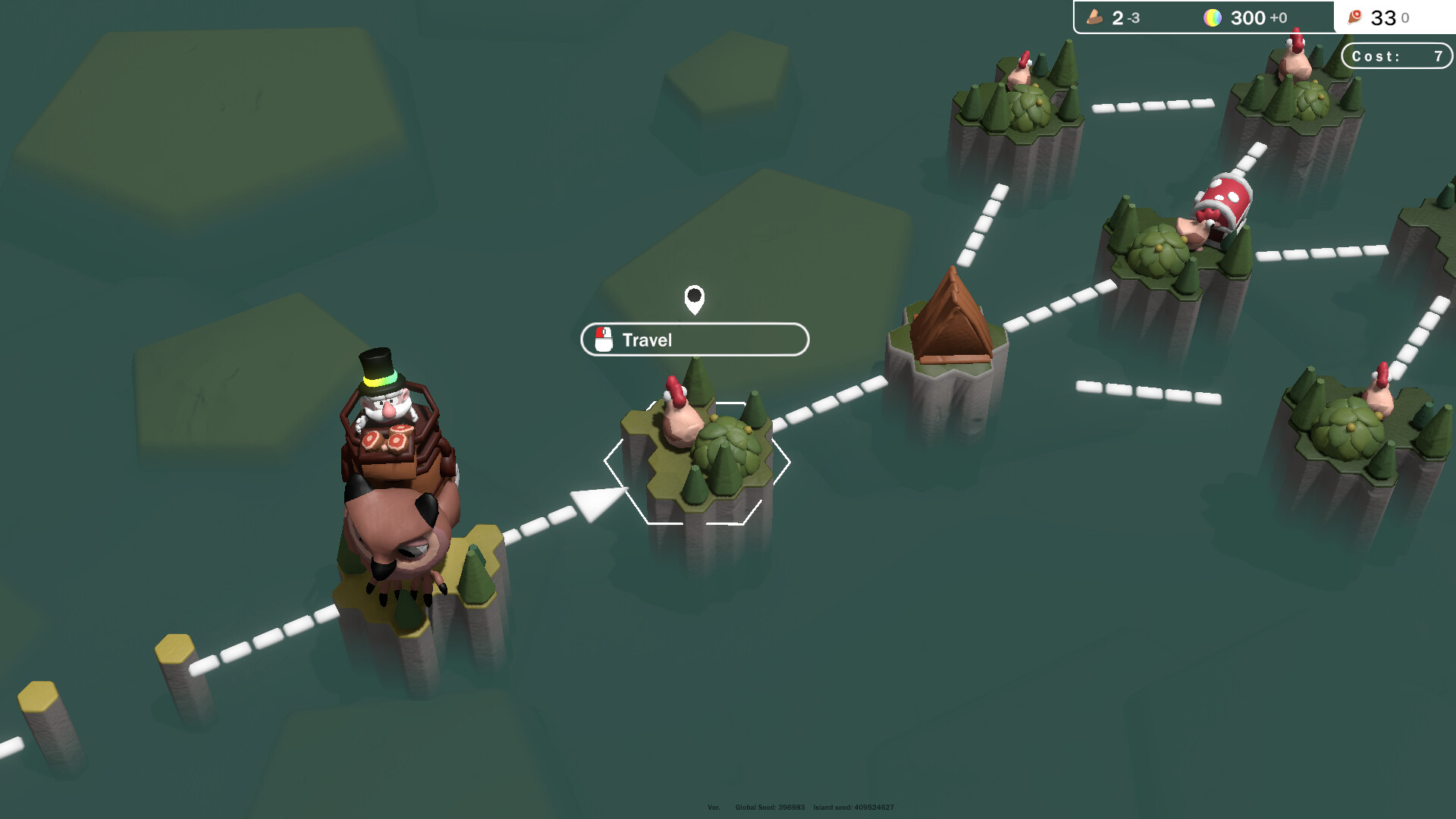The image size is (1456, 819).
Task: Click the Cost: 7 indicator
Action: 1395,55
